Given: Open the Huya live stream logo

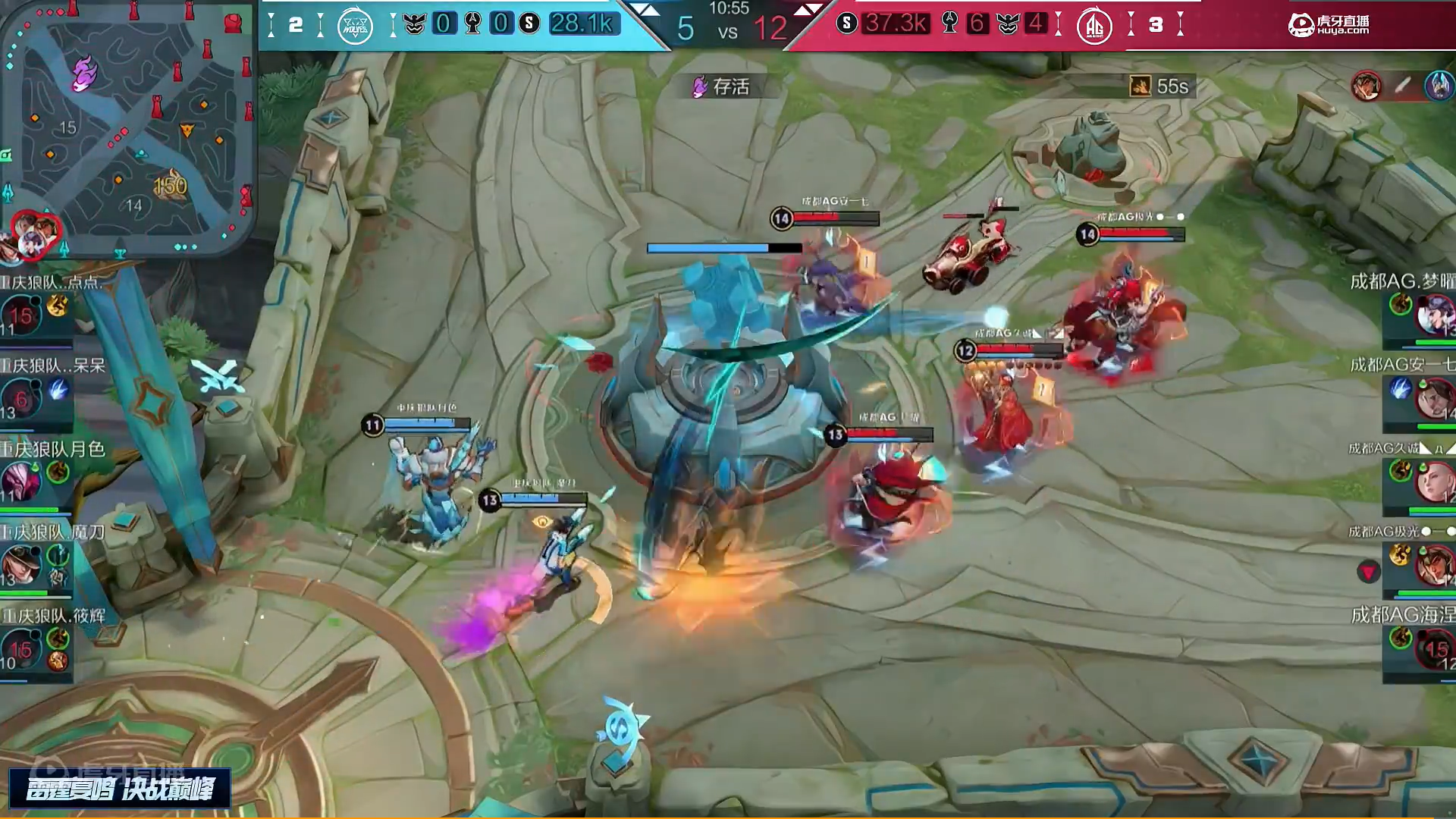Looking at the screenshot, I should point(1329,25).
